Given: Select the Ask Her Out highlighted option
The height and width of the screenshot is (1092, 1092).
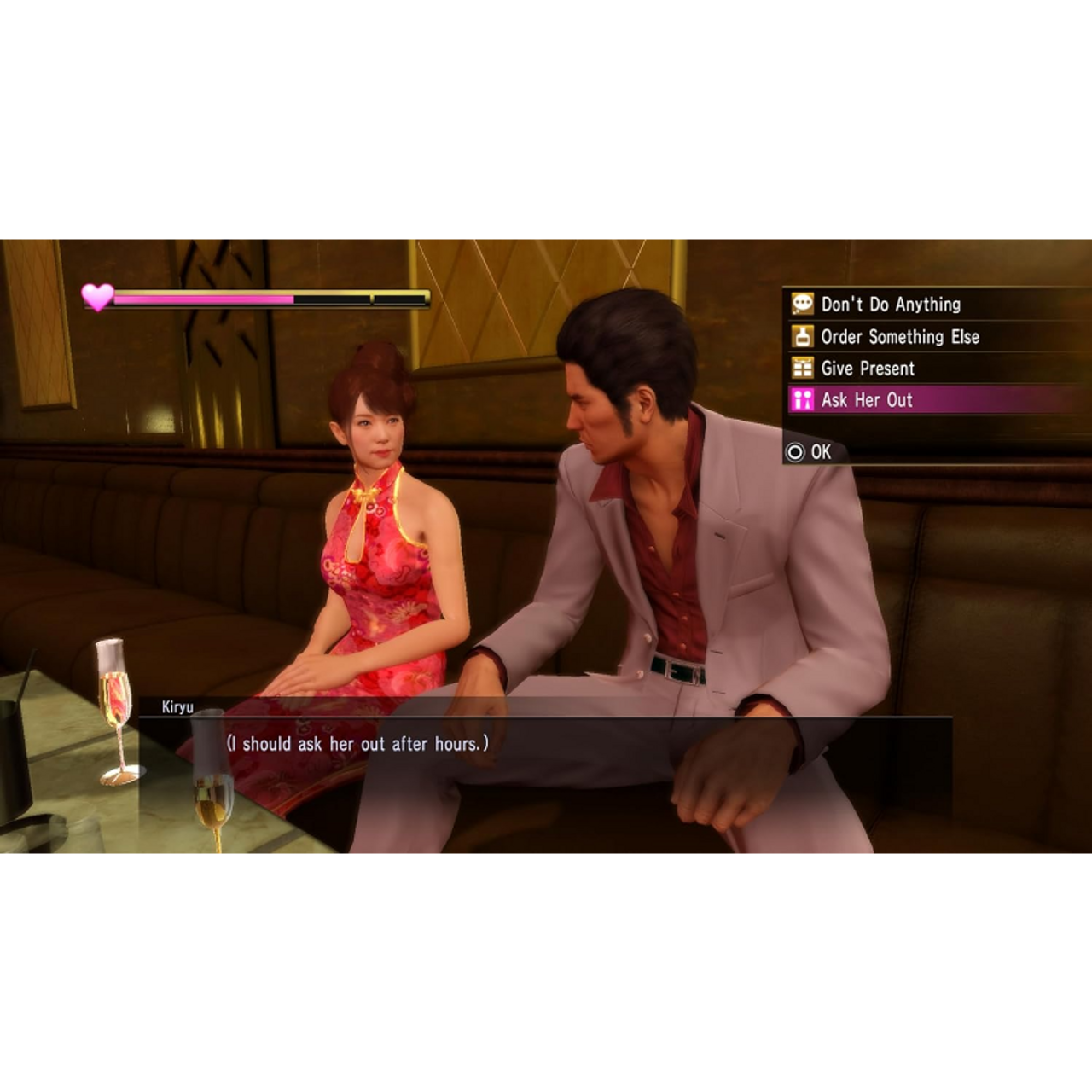Looking at the screenshot, I should (x=868, y=401).
